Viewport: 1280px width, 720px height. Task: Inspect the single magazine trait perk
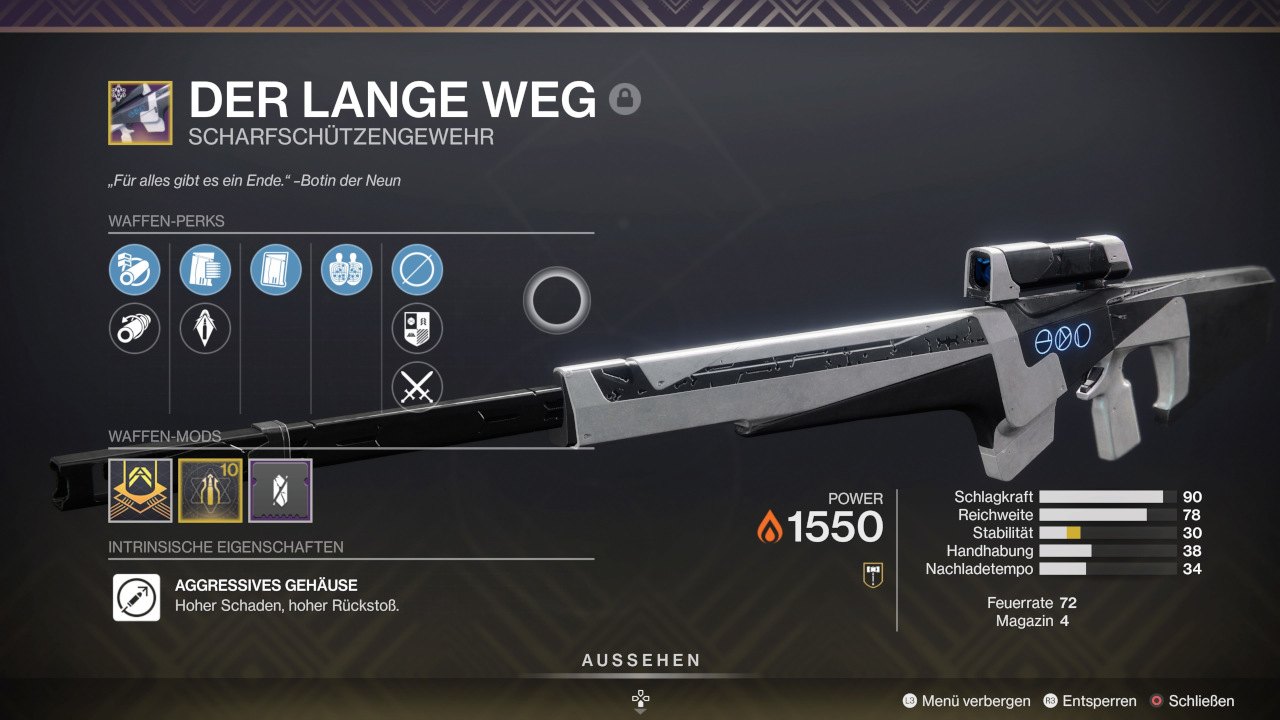pos(276,270)
